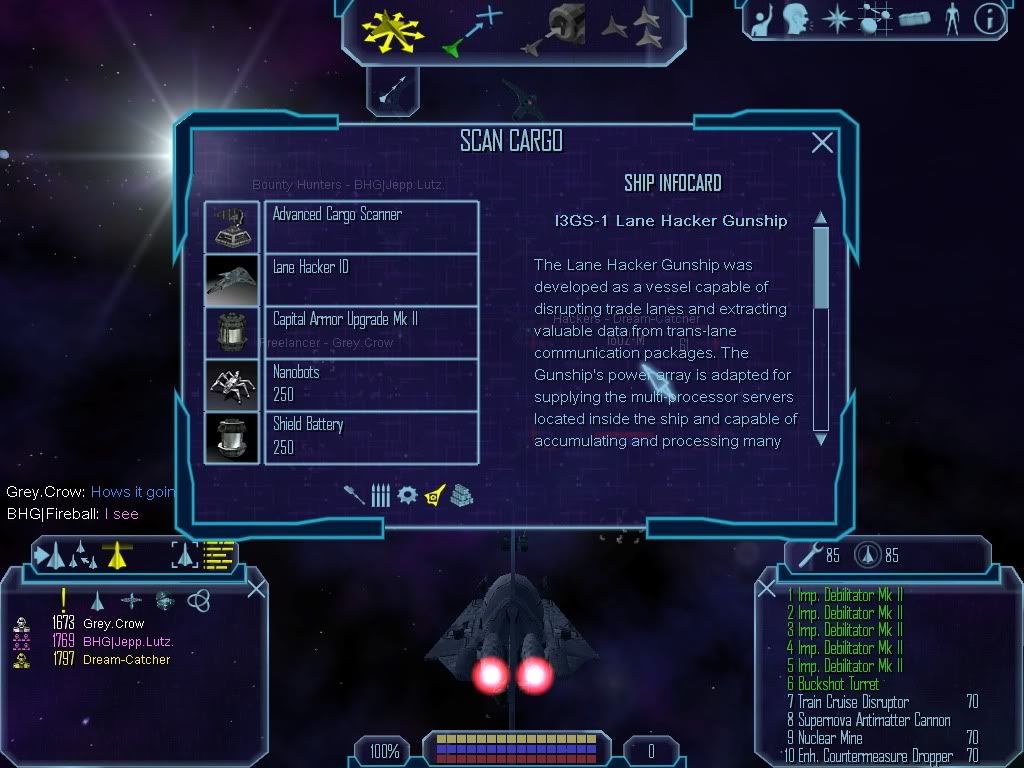This screenshot has width=1024, height=768.
Task: Show the cargo crates commodity filter
Action: pyautogui.click(x=461, y=495)
